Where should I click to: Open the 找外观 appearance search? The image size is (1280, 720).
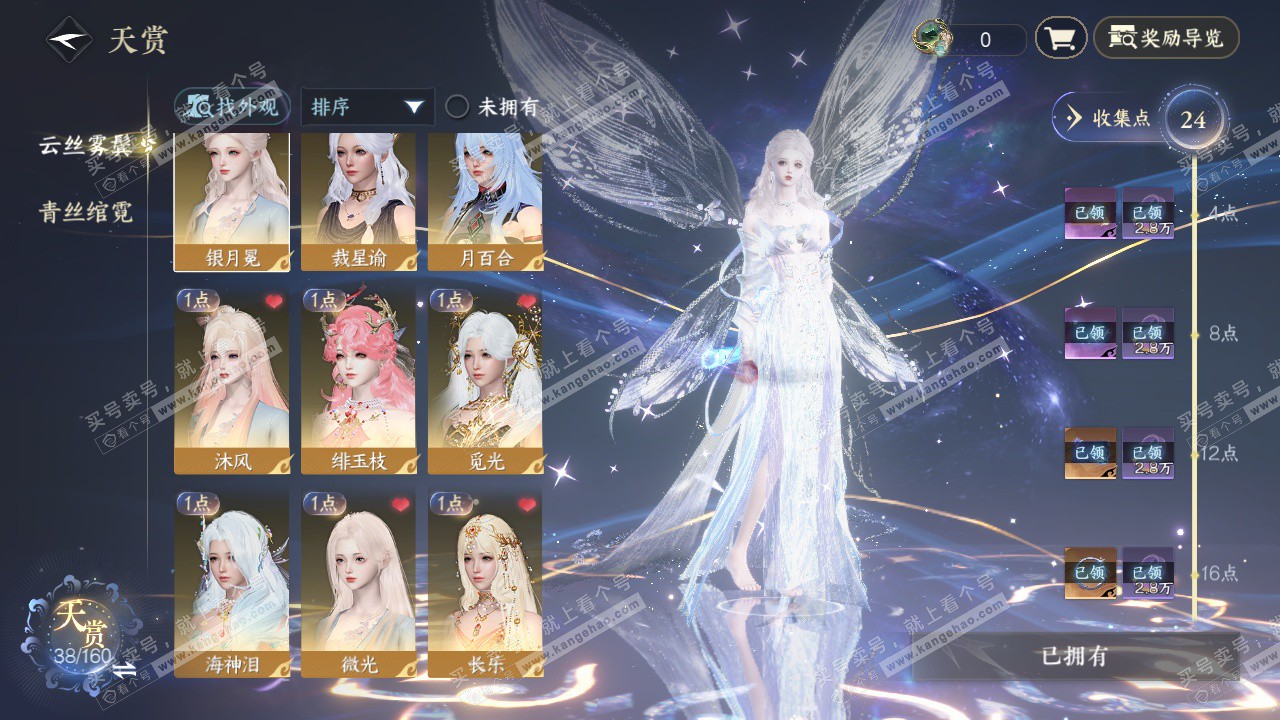pyautogui.click(x=233, y=107)
